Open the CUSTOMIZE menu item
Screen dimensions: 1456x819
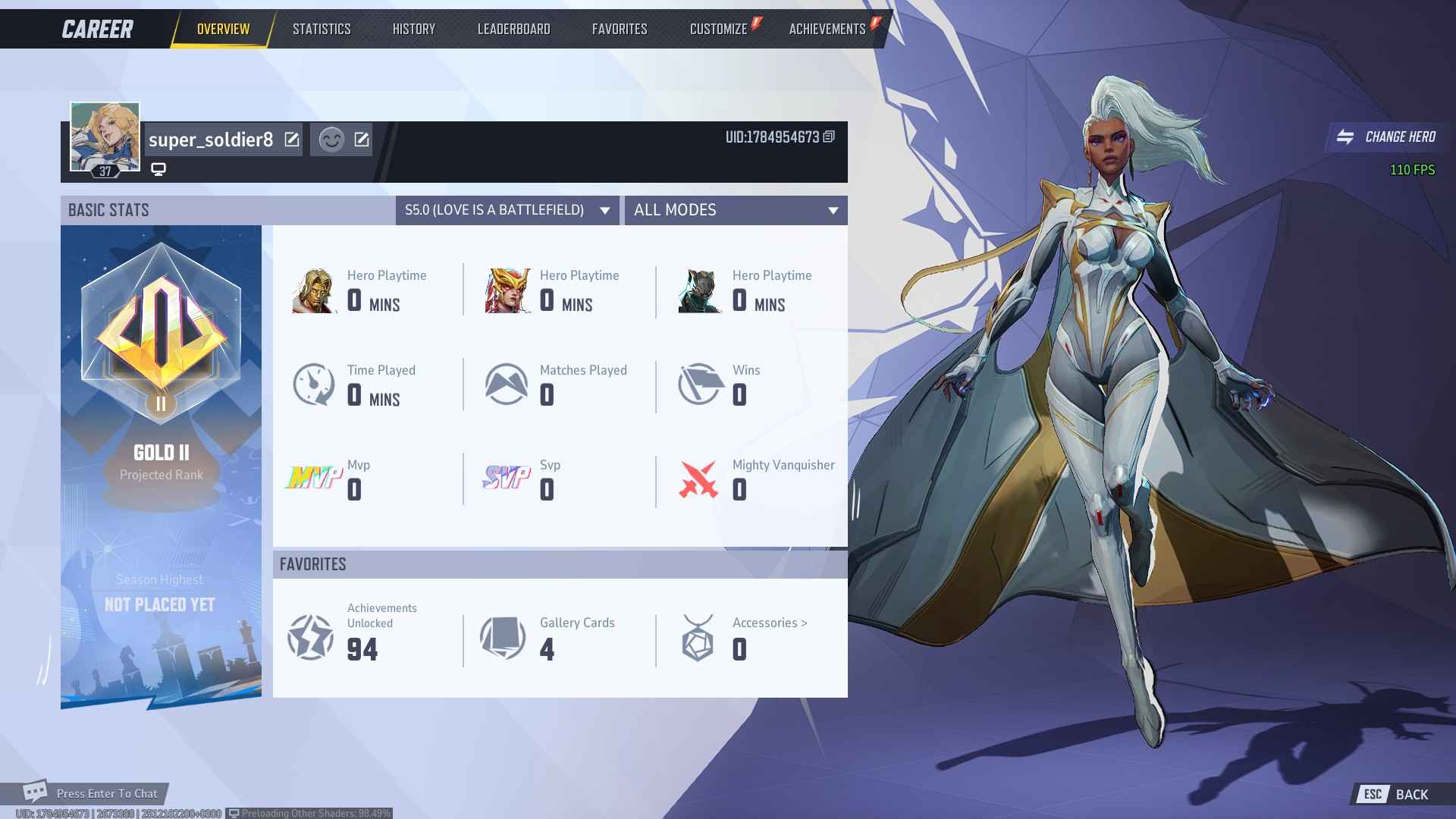coord(717,29)
